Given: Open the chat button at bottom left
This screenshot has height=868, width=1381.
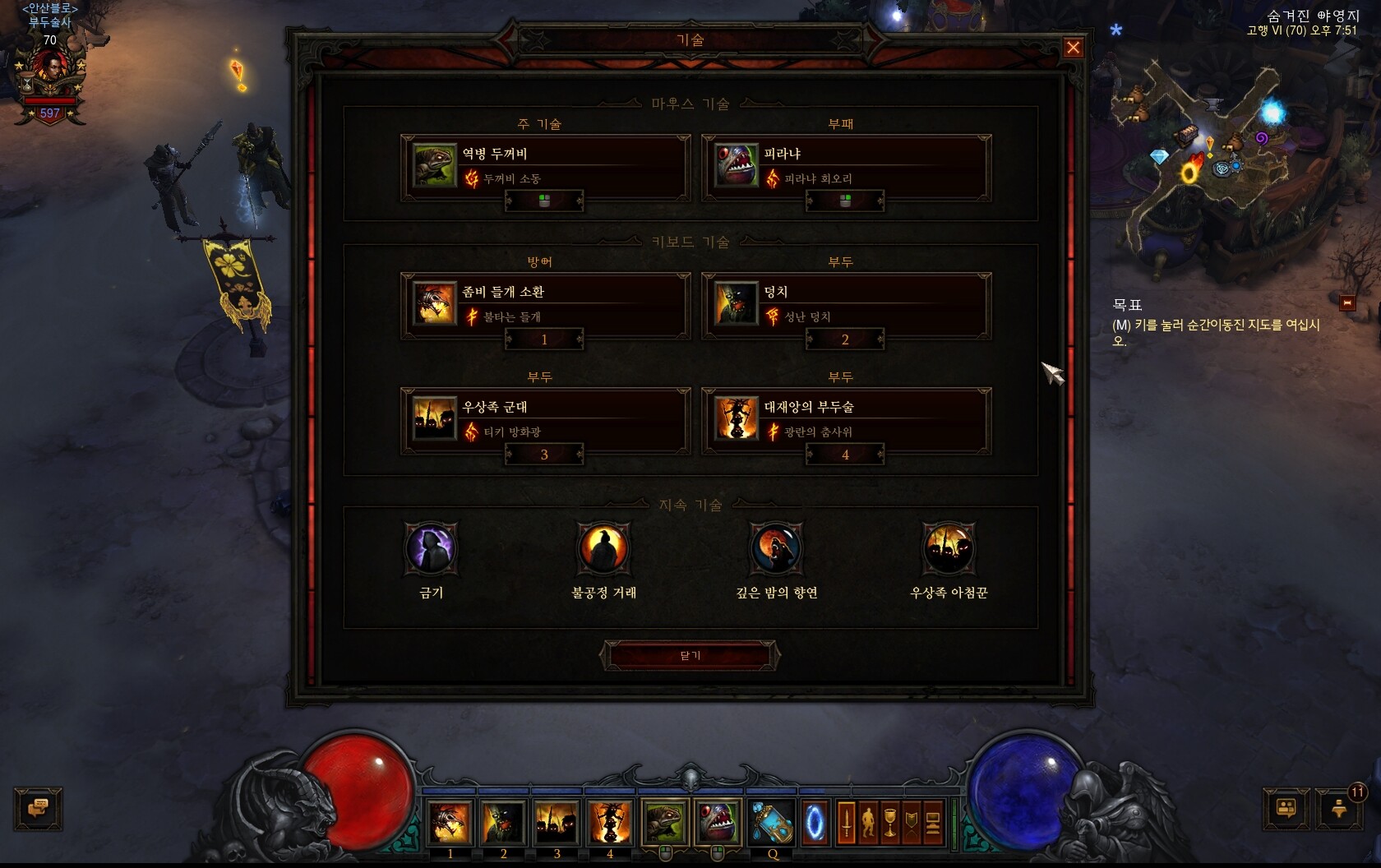Looking at the screenshot, I should 38,808.
